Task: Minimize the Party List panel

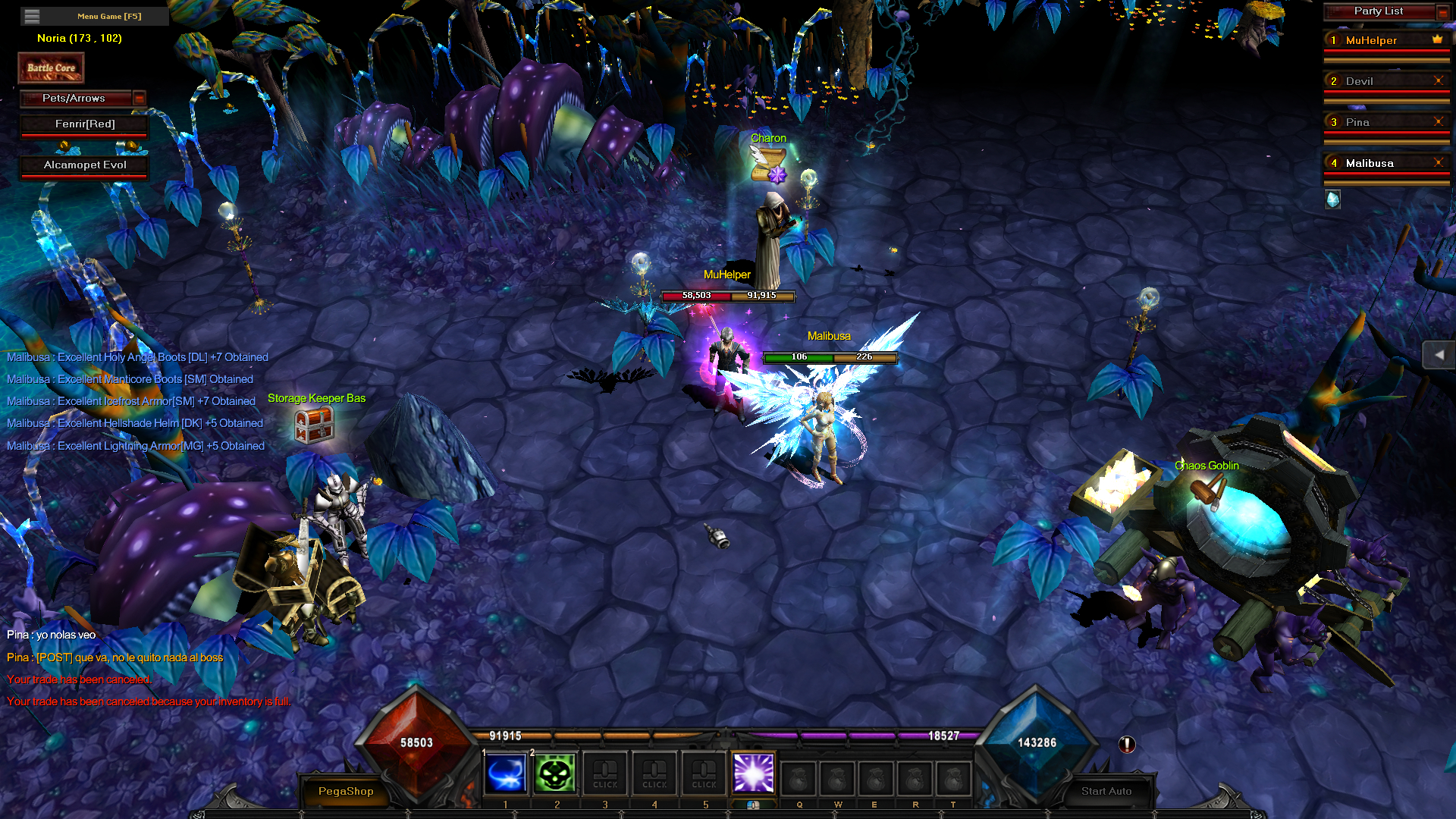Action: 1442,11
